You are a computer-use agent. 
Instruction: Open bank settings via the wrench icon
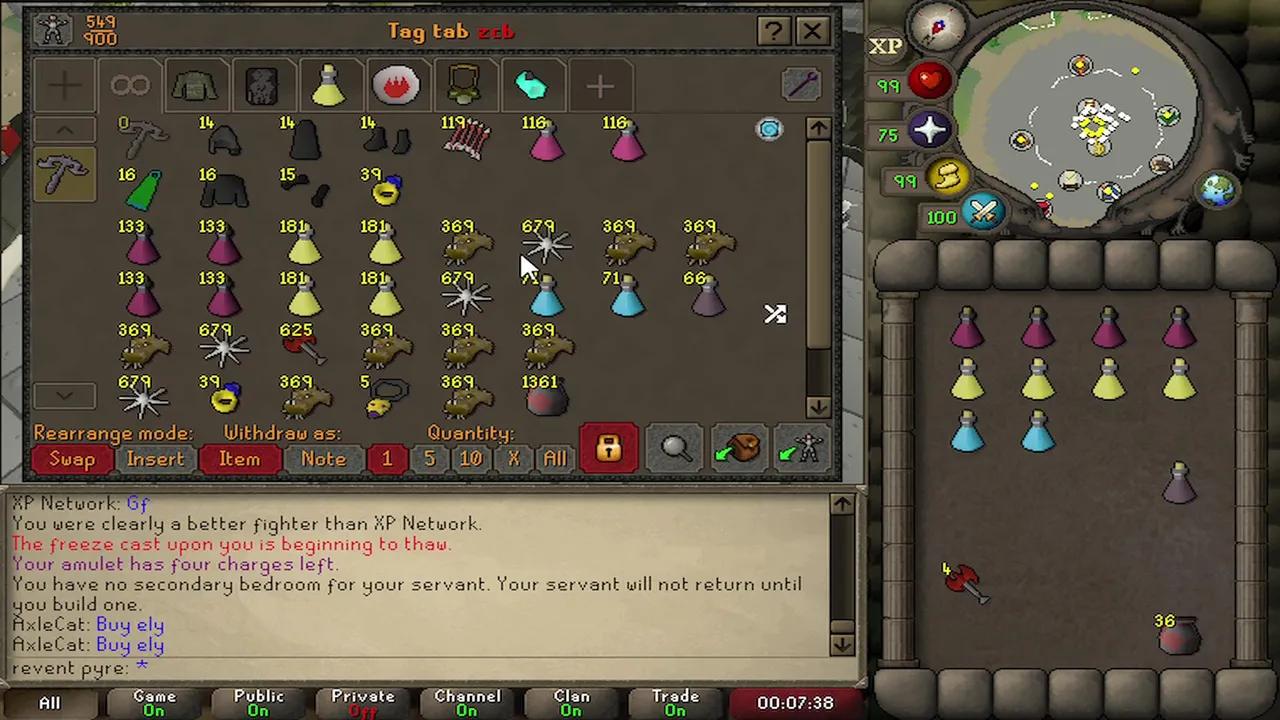801,85
